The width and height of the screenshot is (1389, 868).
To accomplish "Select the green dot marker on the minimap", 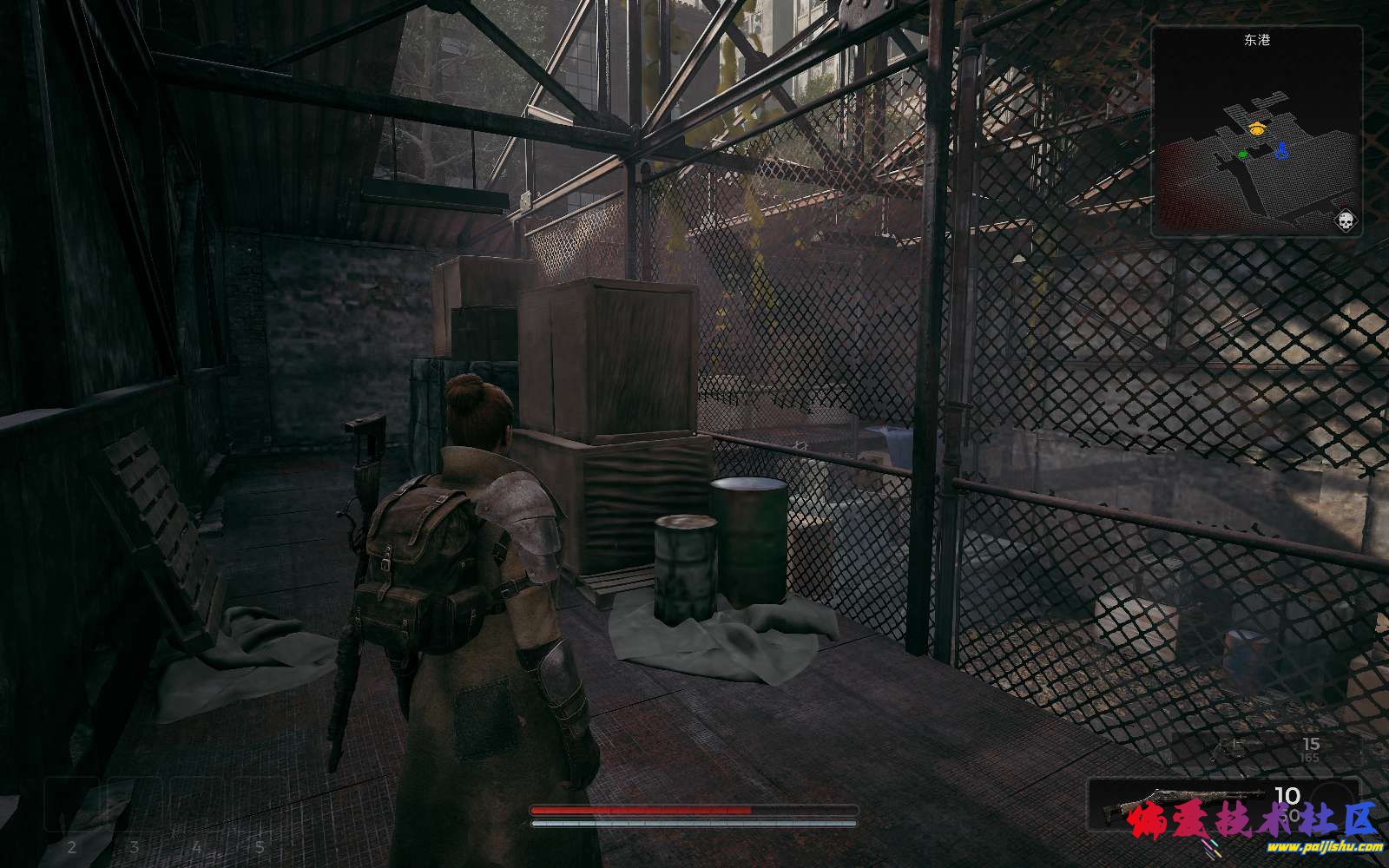I will [1242, 154].
